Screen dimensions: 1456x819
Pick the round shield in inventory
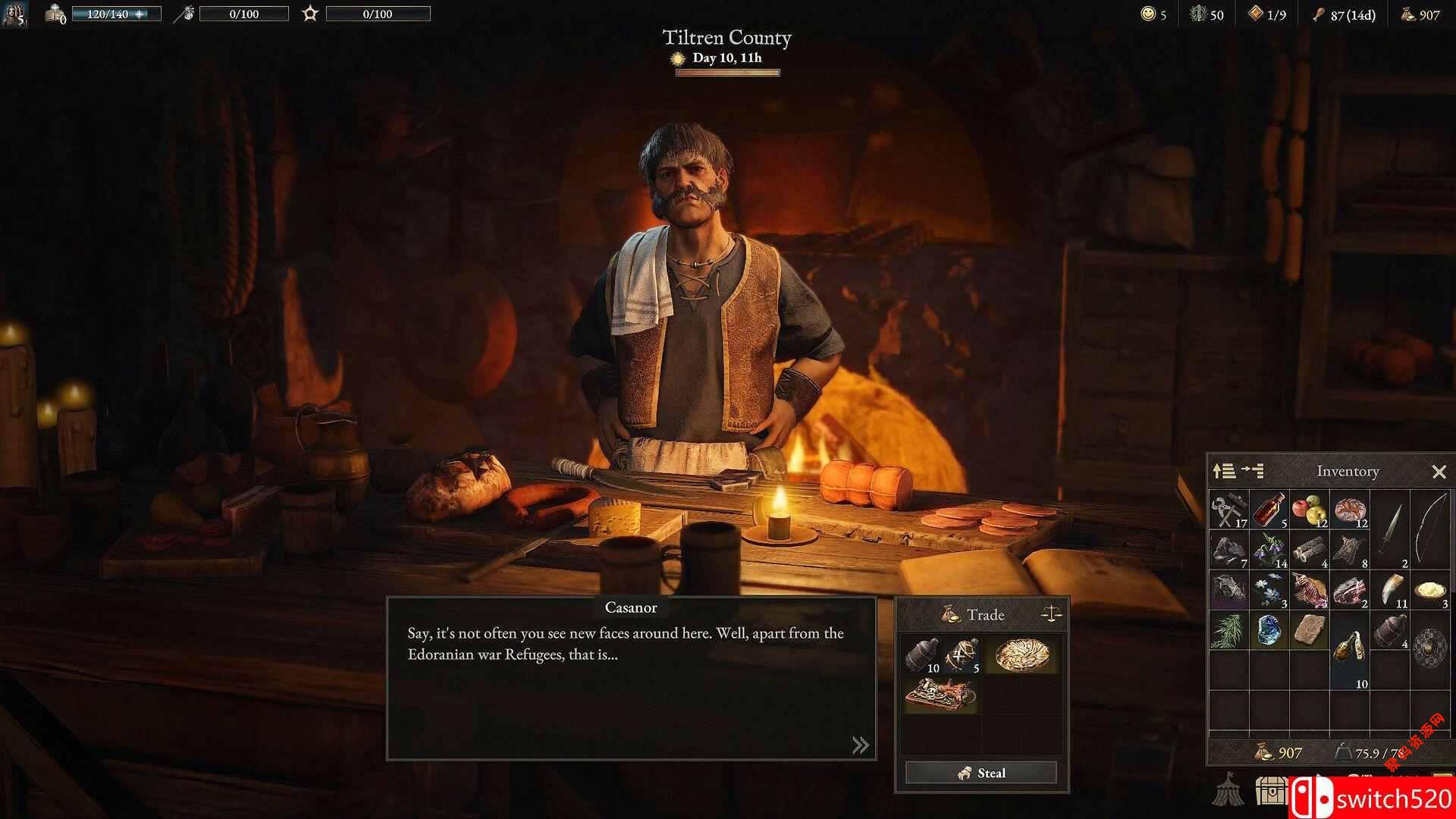(x=1430, y=650)
